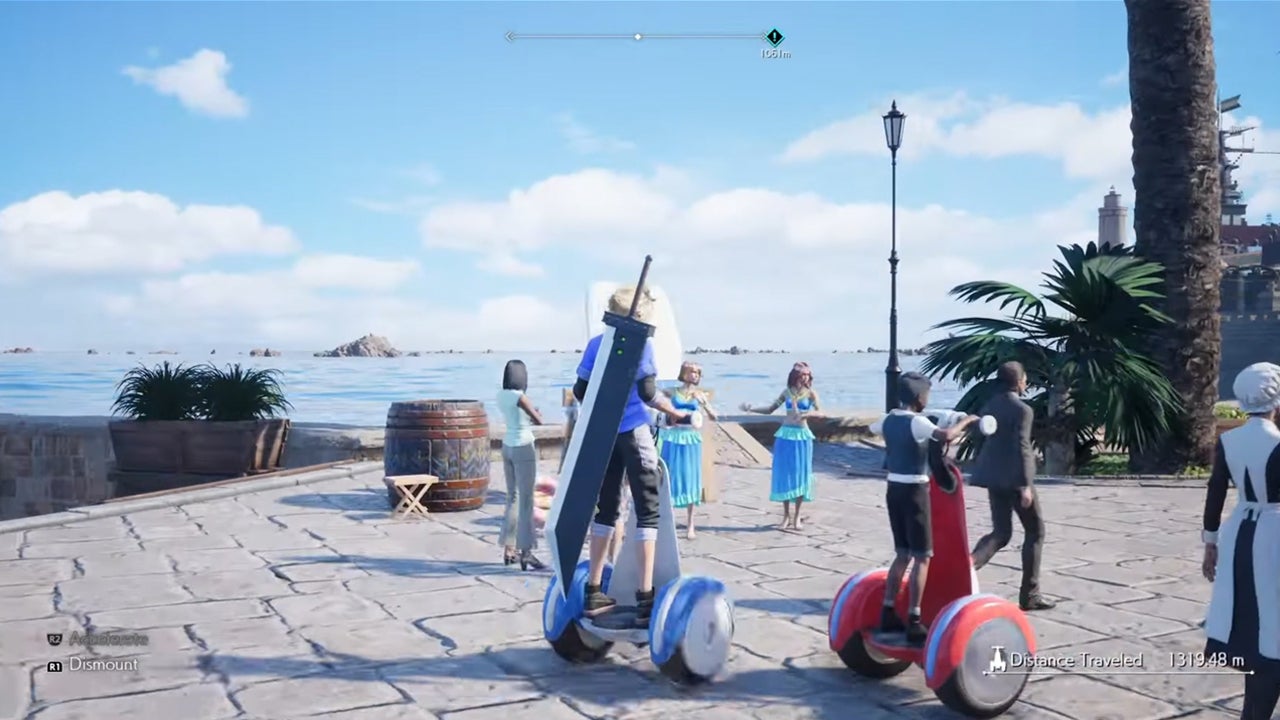Click the left endpoint diamond of the progress bar
This screenshot has width=1280, height=720.
pyautogui.click(x=510, y=36)
